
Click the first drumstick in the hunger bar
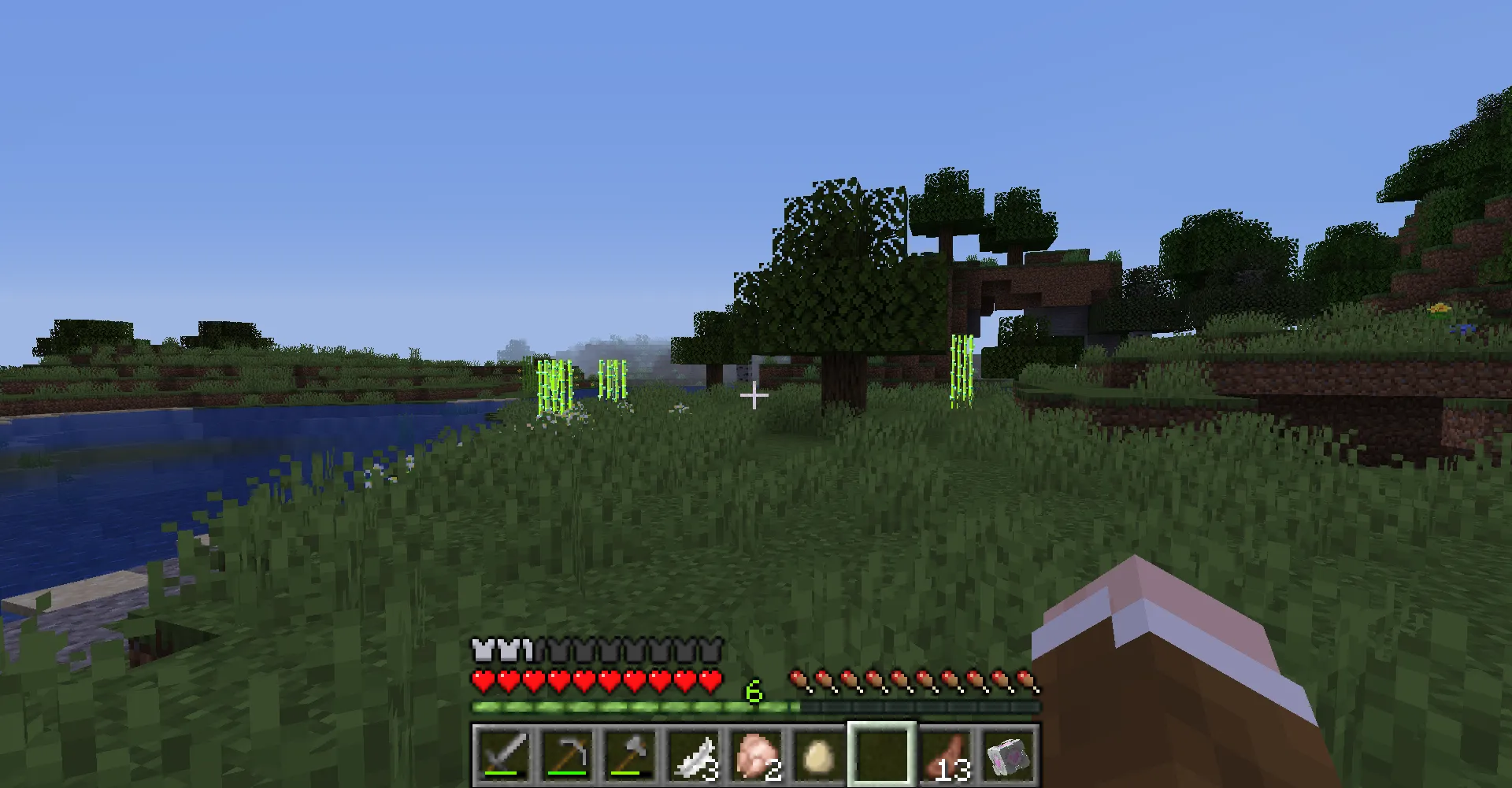[x=798, y=679]
